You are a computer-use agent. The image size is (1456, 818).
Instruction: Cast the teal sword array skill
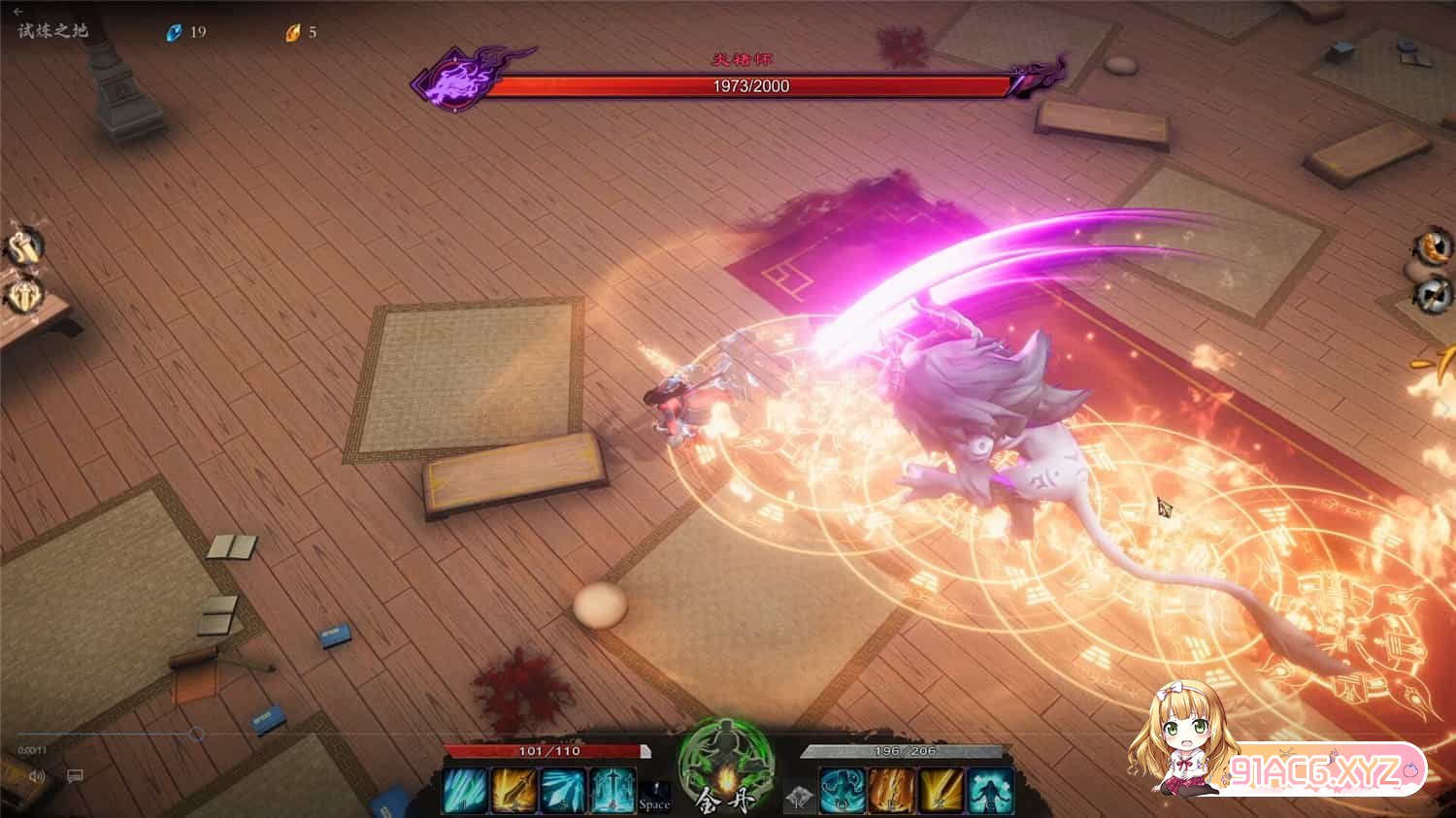pos(612,790)
